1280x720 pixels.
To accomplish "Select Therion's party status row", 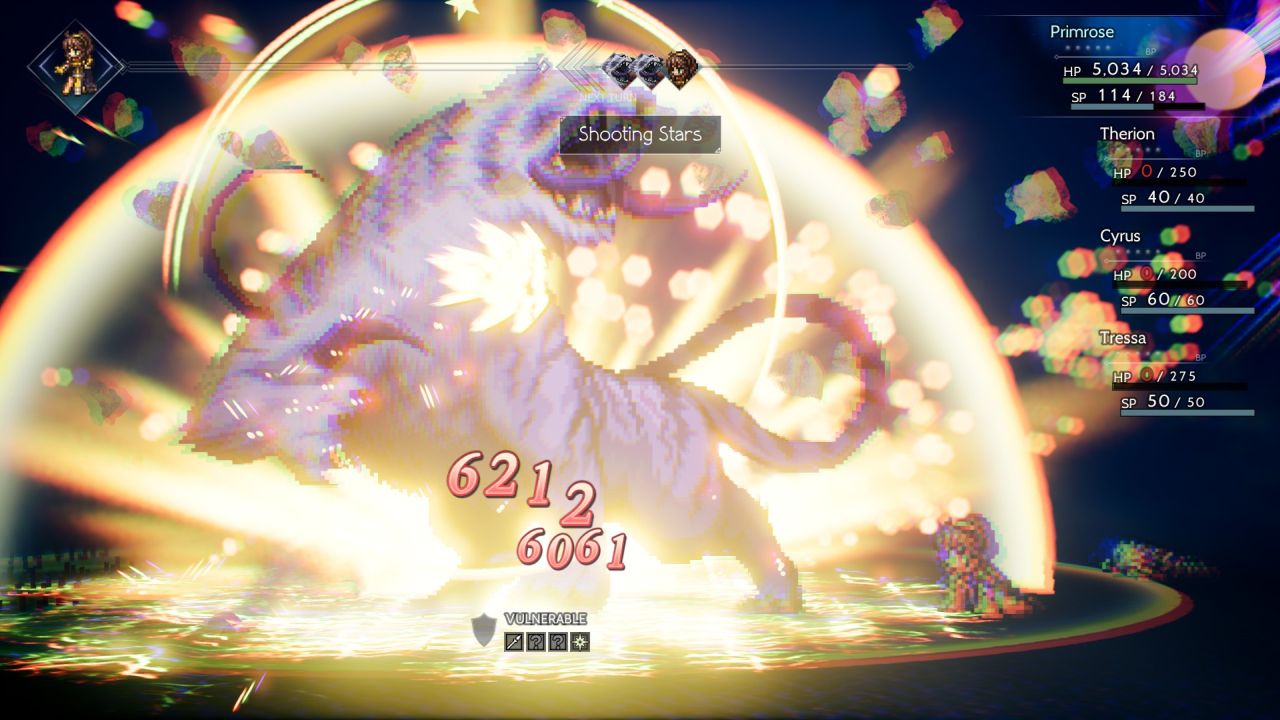I will (1178, 170).
